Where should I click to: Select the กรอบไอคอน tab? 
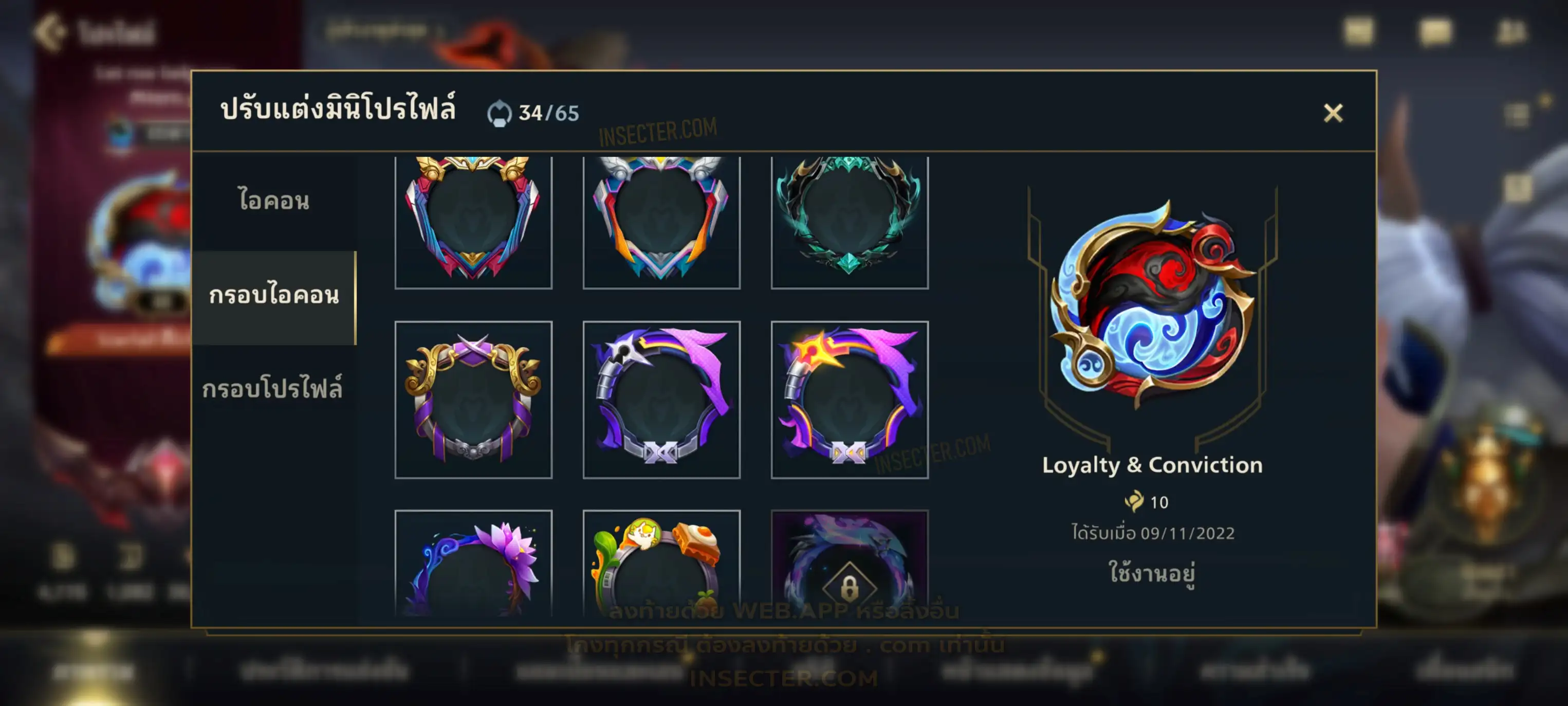(x=273, y=296)
